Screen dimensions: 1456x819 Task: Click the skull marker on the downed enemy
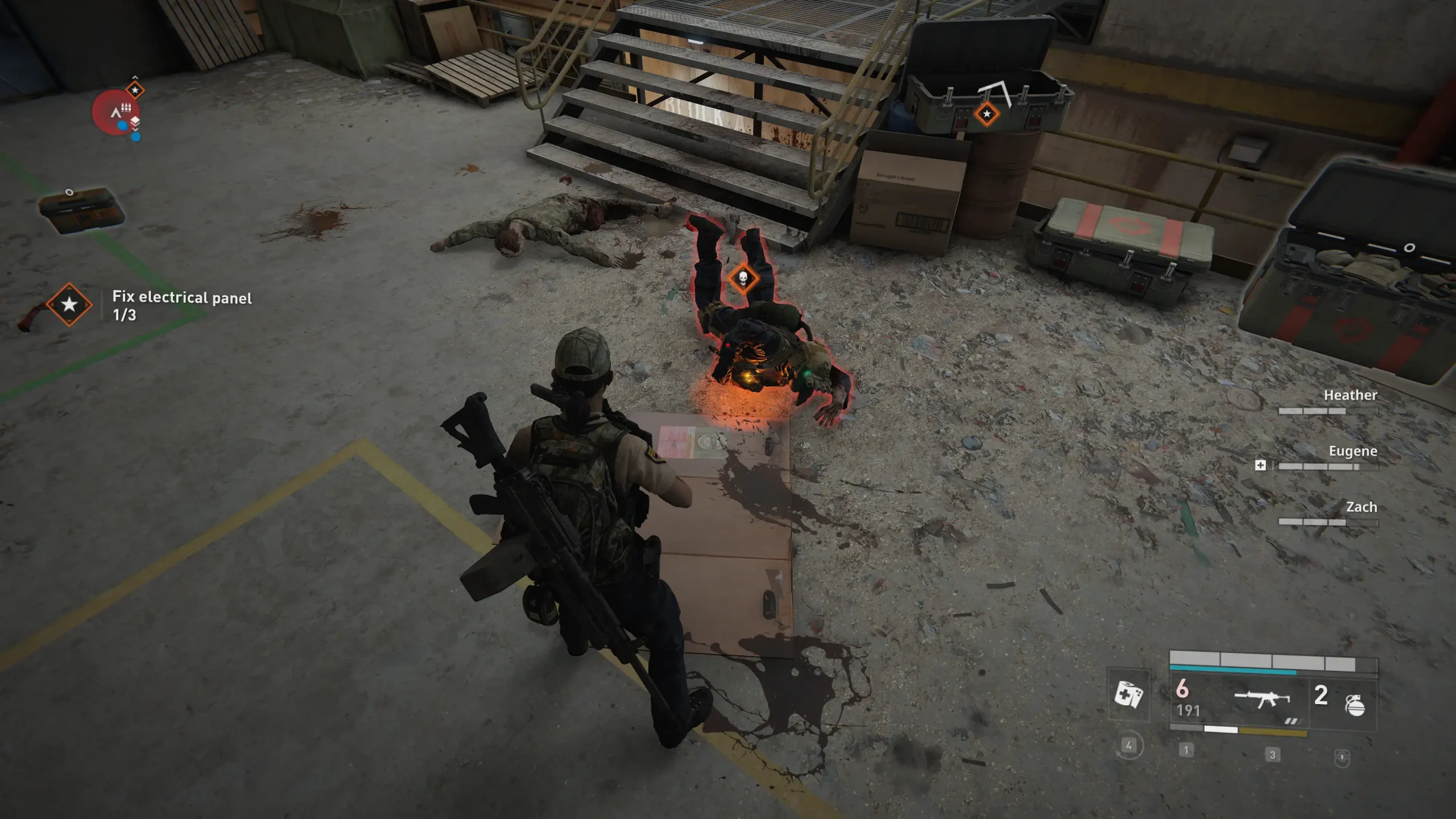(x=743, y=279)
